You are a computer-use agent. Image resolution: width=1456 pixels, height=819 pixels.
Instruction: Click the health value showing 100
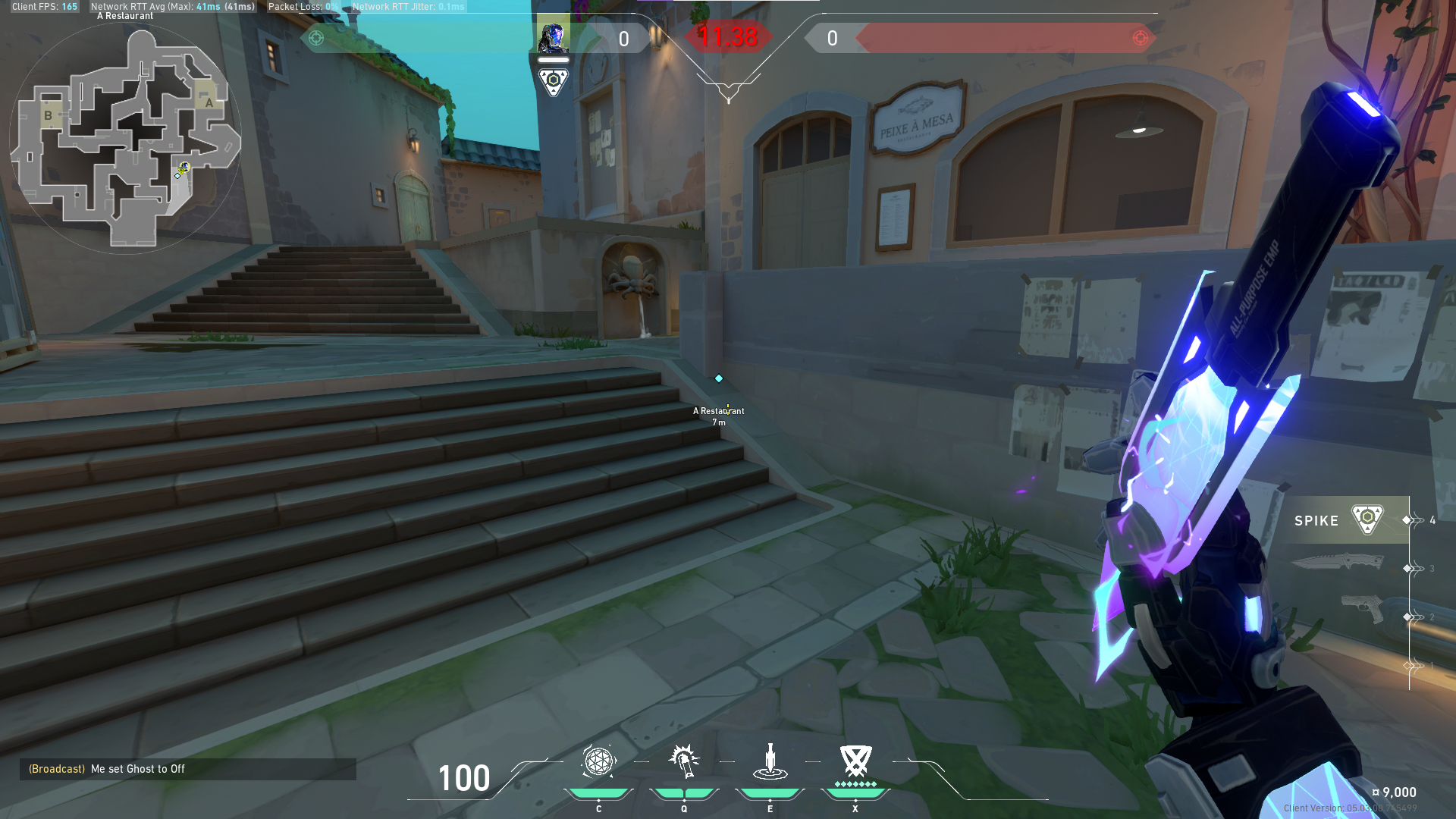463,778
